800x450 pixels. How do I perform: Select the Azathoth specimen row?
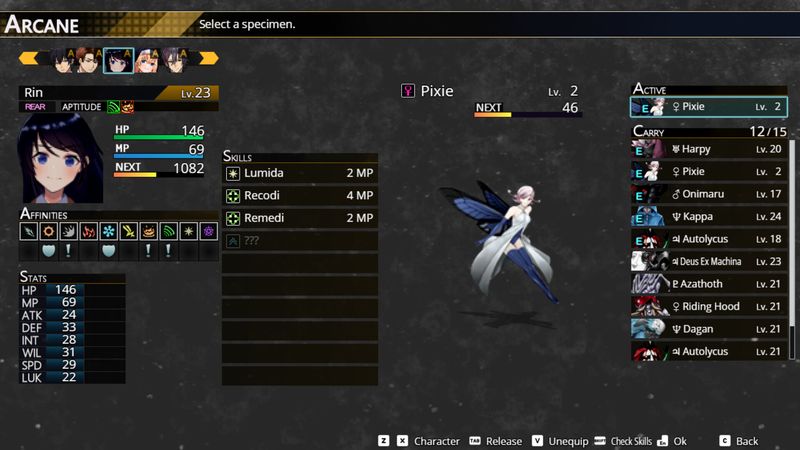(710, 284)
